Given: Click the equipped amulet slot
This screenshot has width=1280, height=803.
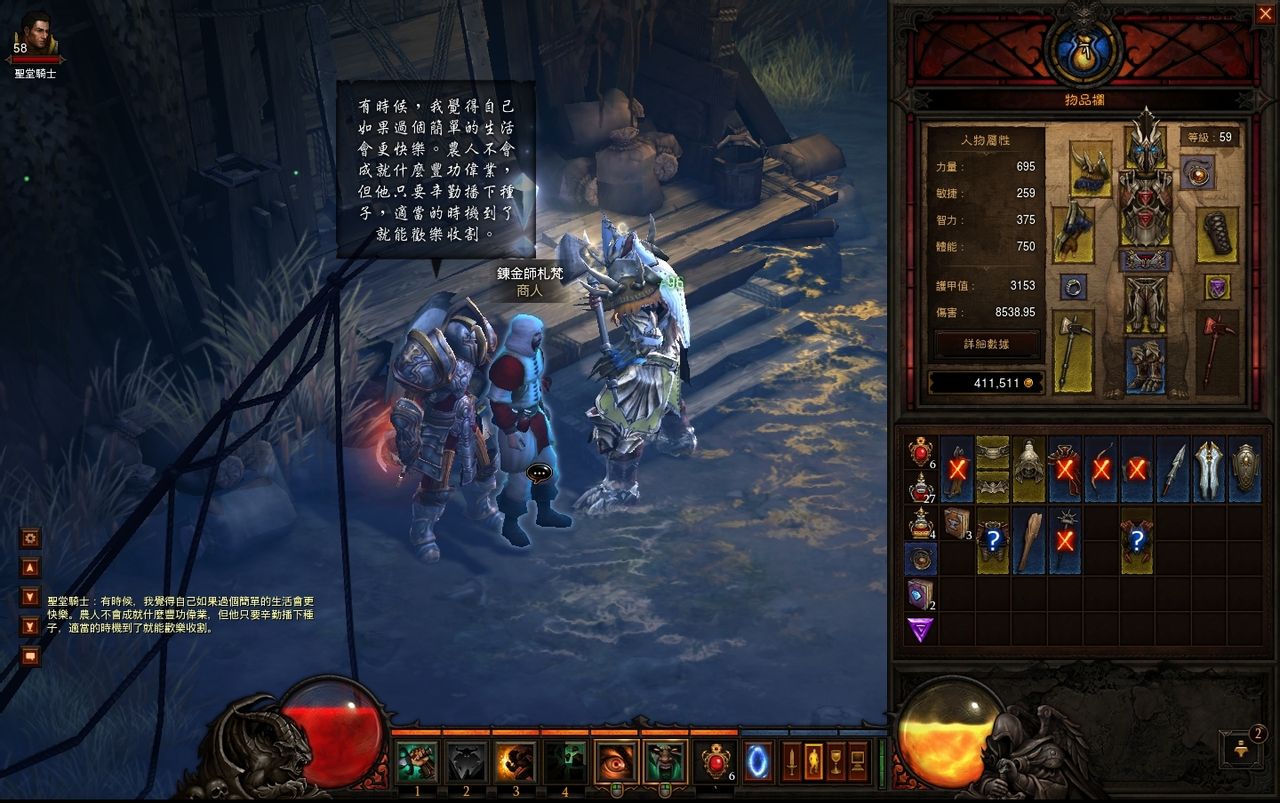Looking at the screenshot, I should (1196, 172).
